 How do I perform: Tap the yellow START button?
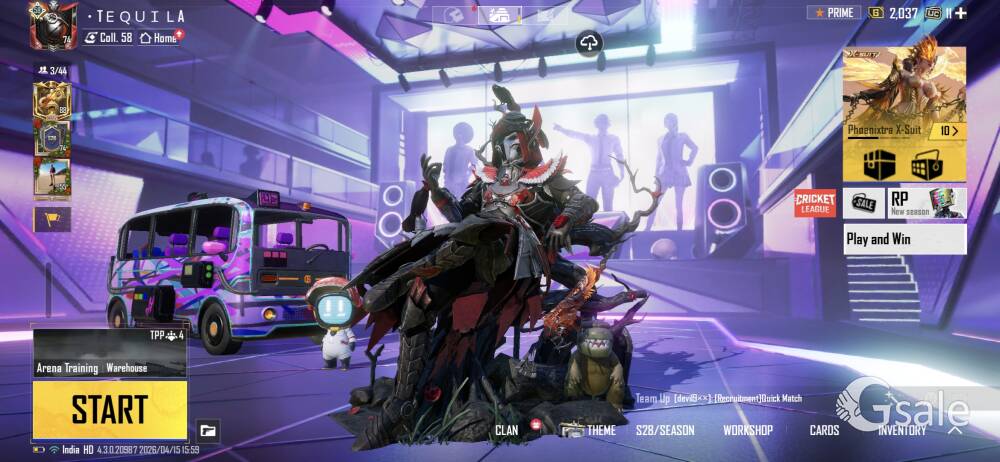[x=109, y=410]
